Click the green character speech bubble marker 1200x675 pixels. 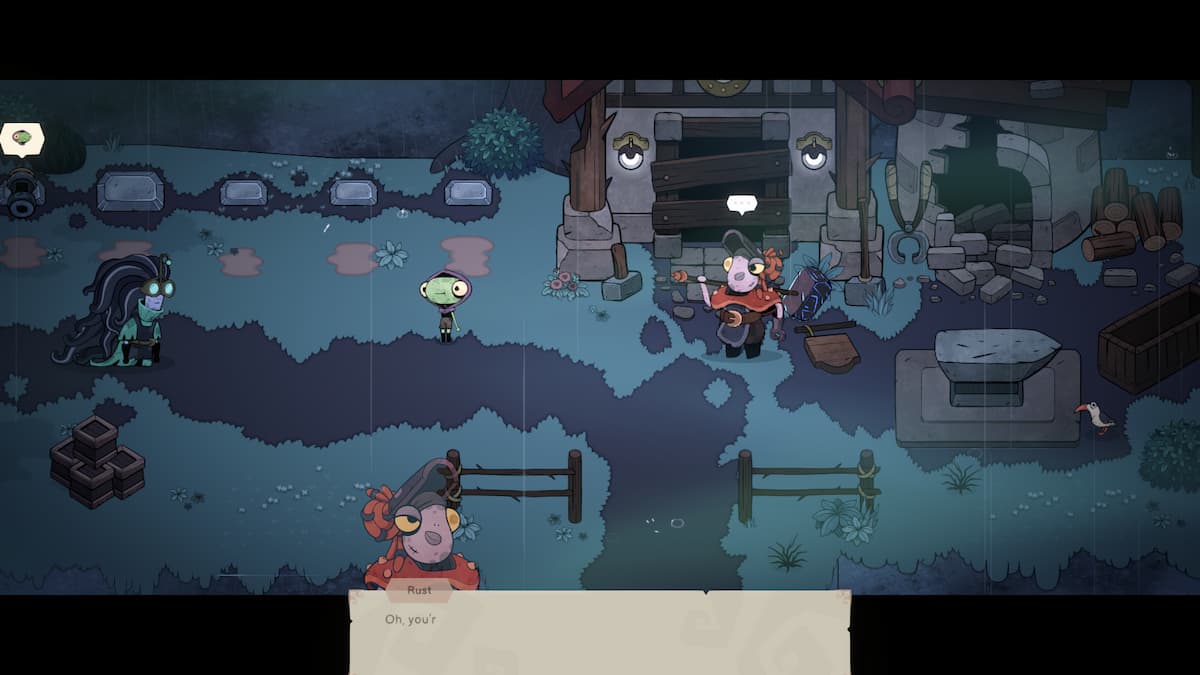22,138
